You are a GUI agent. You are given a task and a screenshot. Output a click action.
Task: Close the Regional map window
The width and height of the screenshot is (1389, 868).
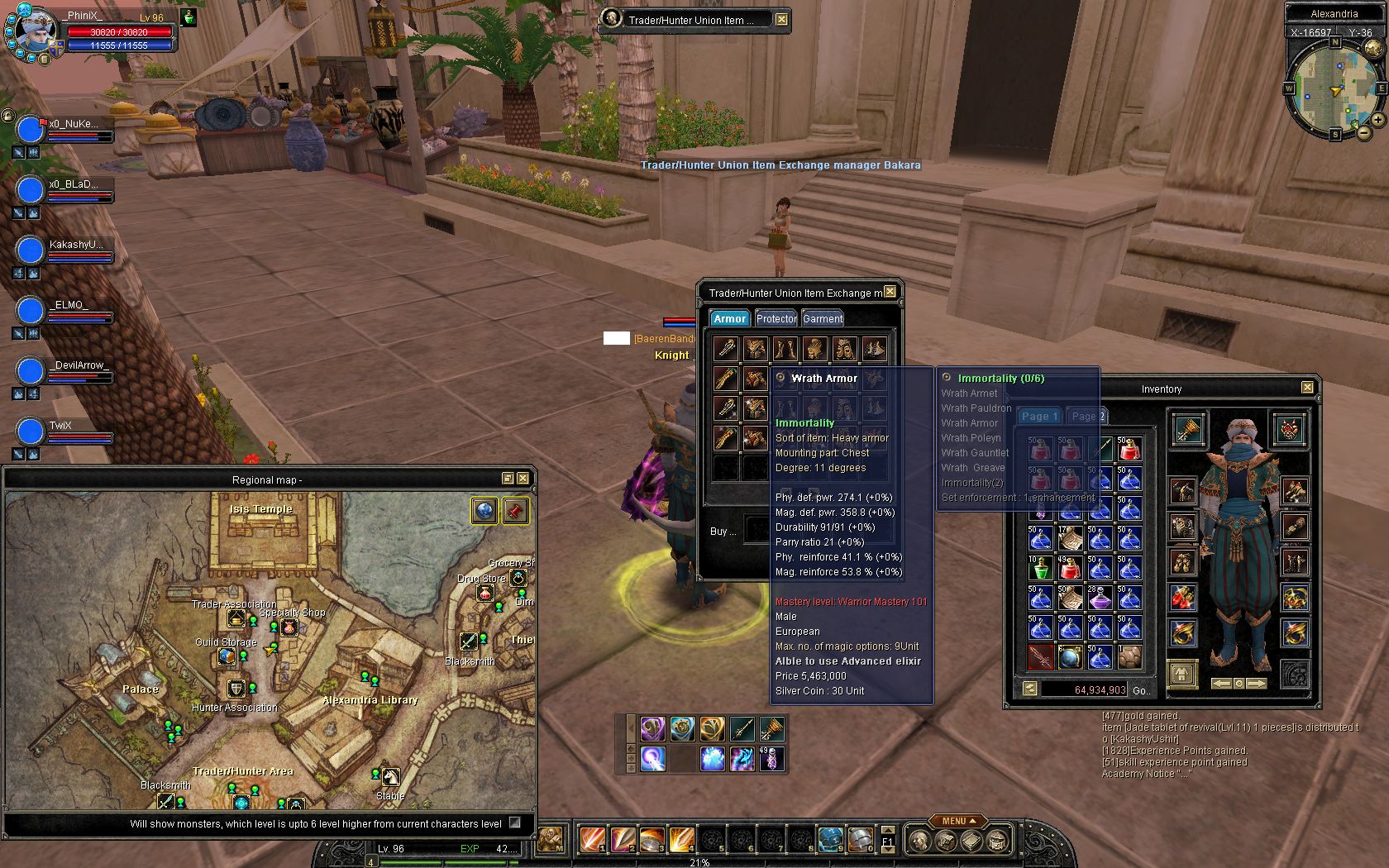523,479
